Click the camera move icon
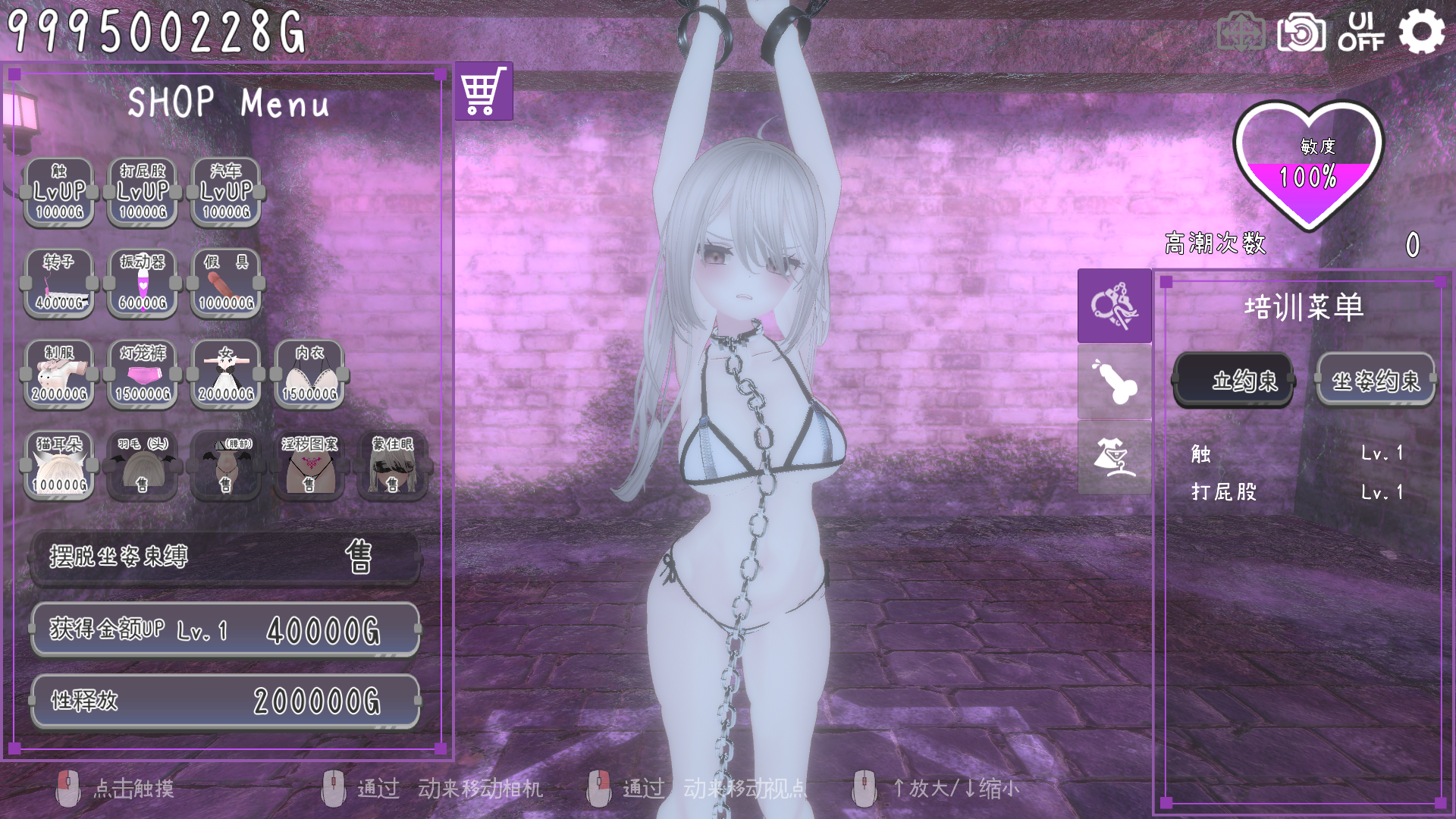 tap(1241, 33)
